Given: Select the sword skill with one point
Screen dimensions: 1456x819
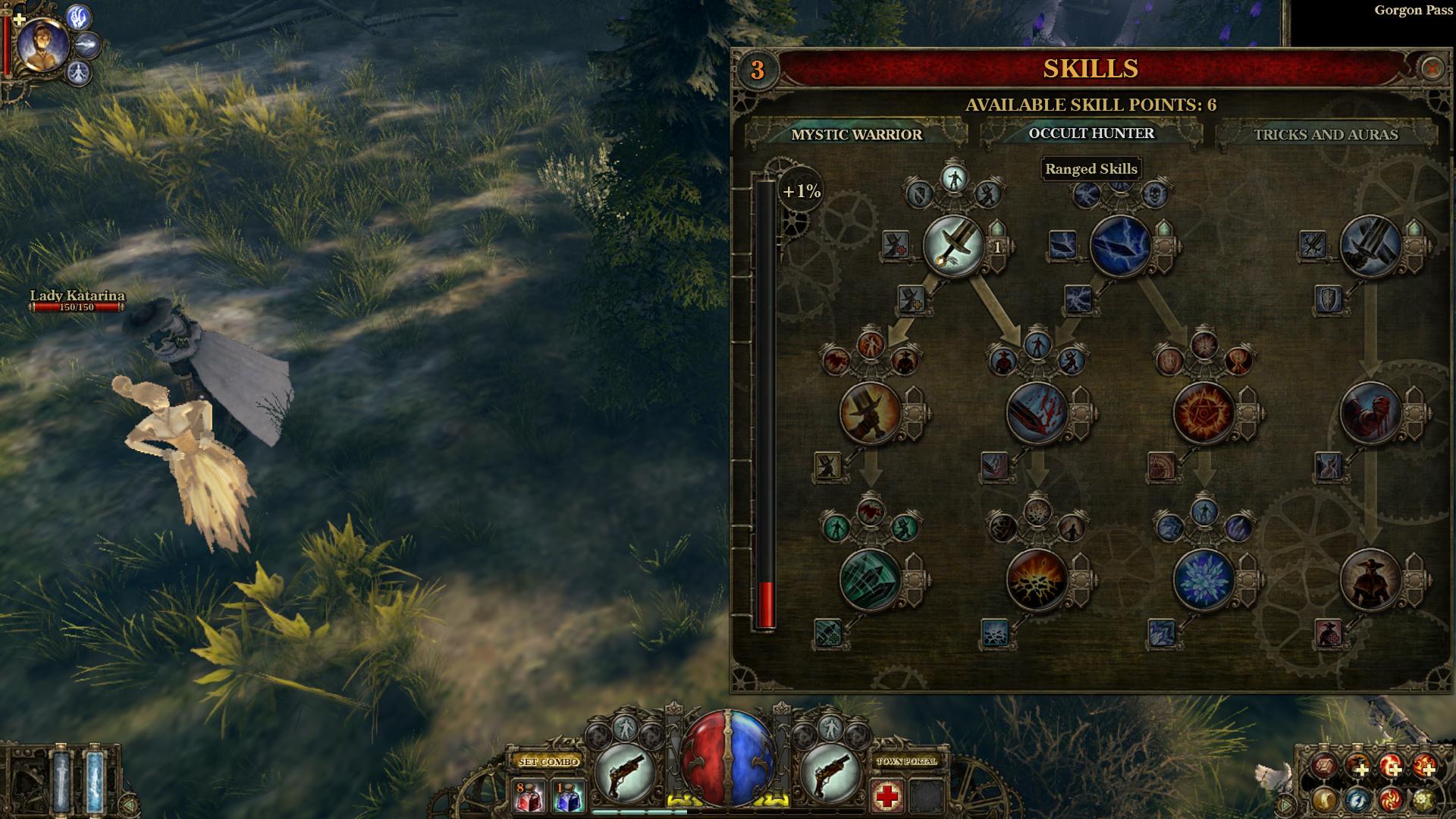Looking at the screenshot, I should tap(954, 246).
